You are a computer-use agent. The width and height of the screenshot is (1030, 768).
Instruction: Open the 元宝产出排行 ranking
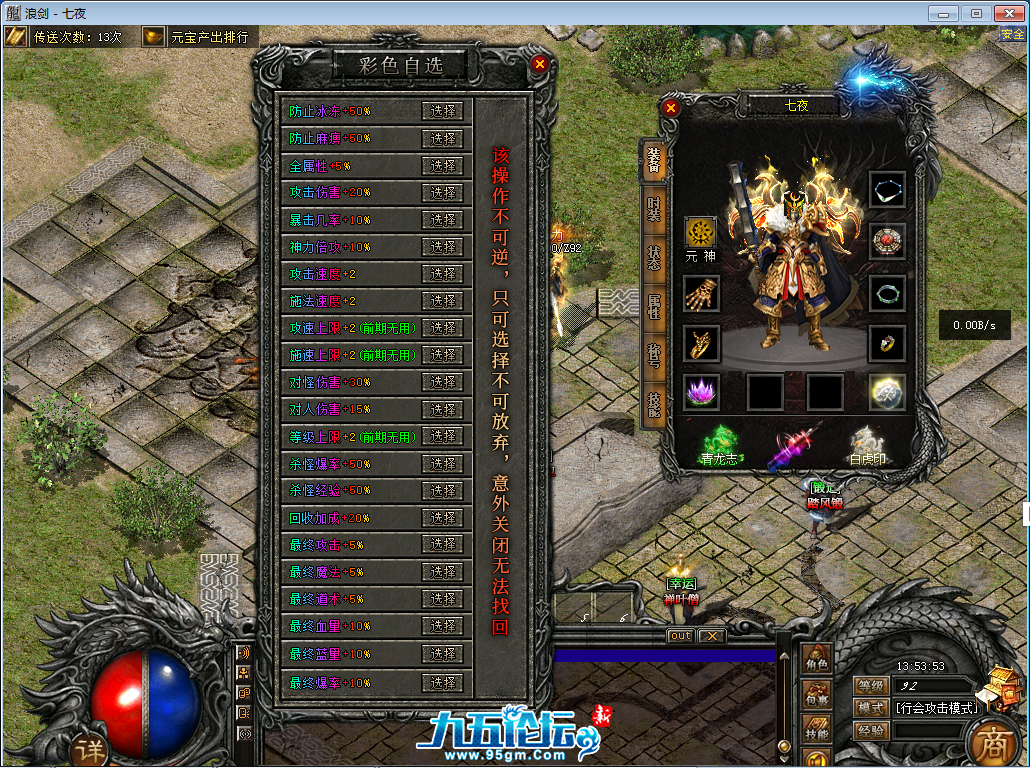point(194,37)
